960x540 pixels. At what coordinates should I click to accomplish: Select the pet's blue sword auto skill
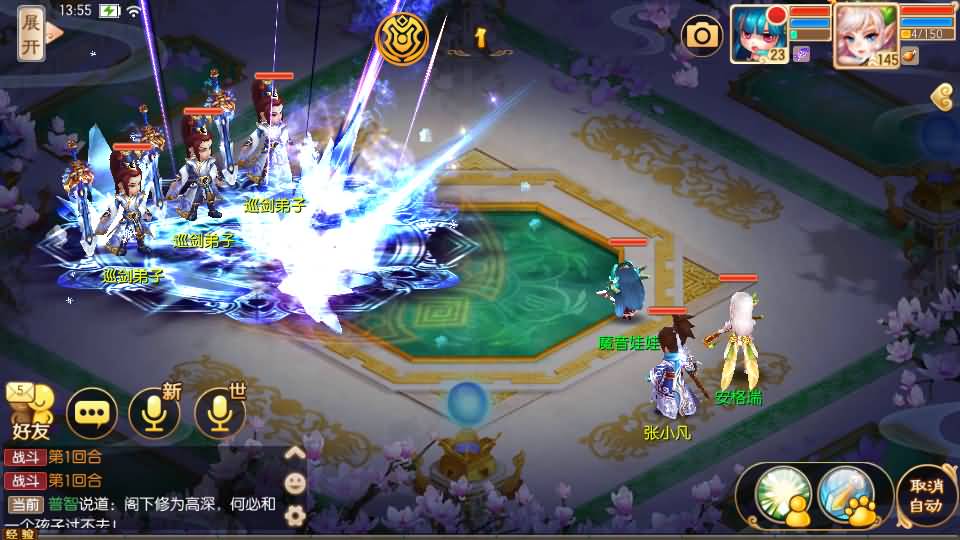click(x=846, y=493)
